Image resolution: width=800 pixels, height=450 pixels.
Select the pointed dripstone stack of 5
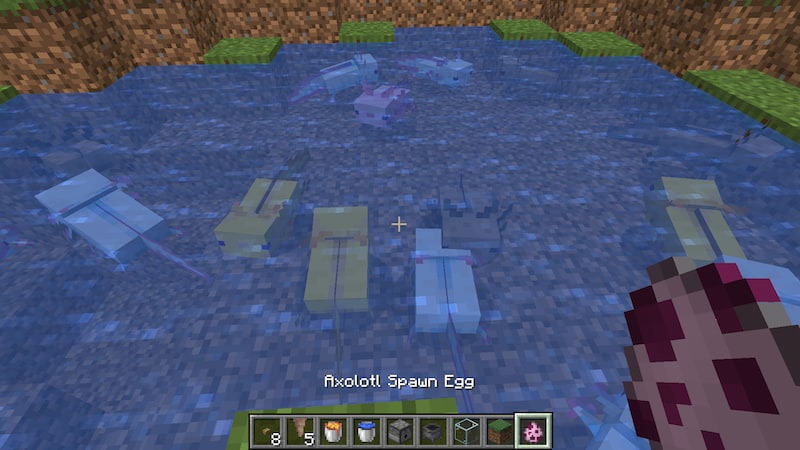click(x=301, y=431)
